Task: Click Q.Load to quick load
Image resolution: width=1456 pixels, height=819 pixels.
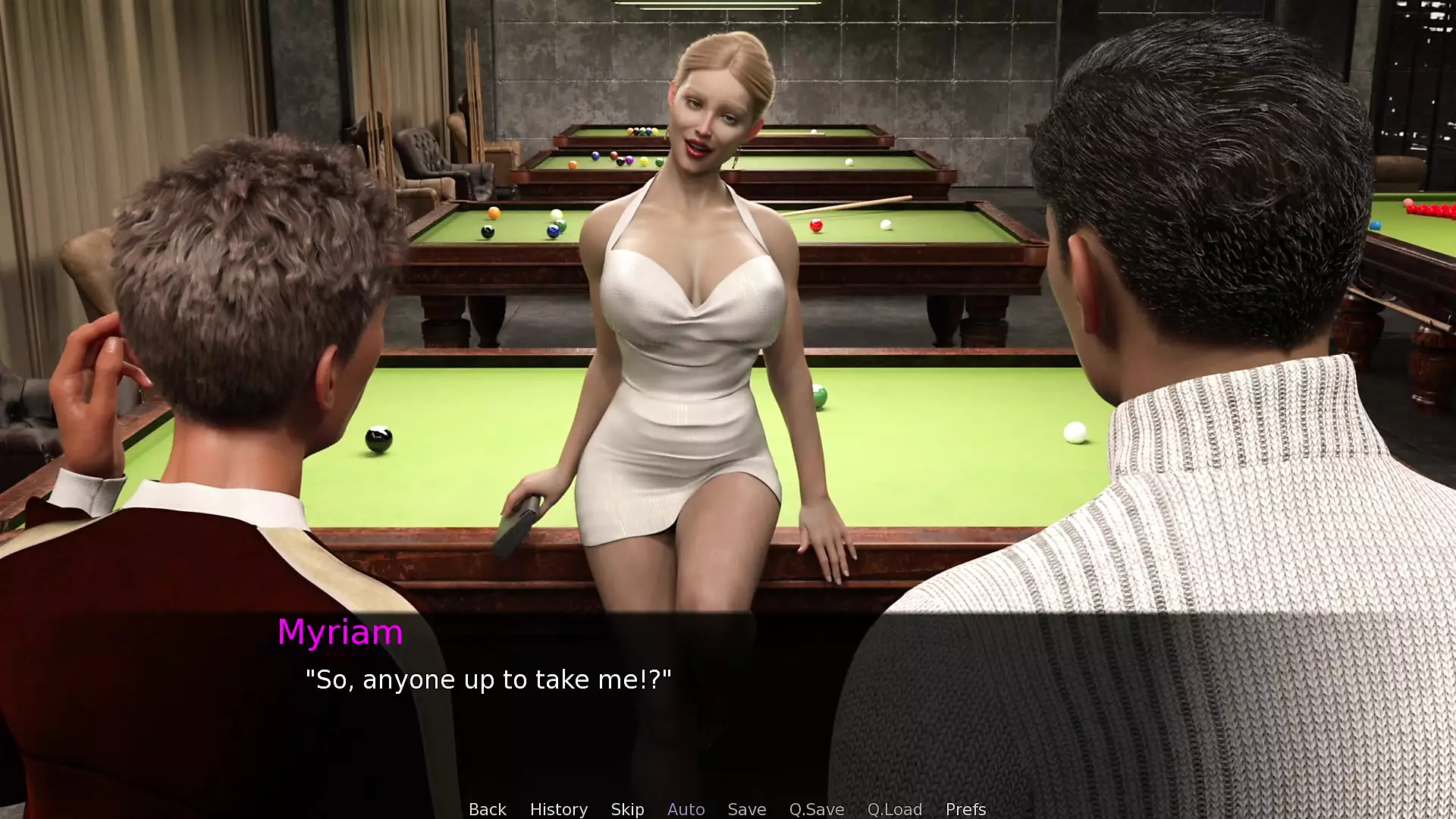Action: coord(894,809)
